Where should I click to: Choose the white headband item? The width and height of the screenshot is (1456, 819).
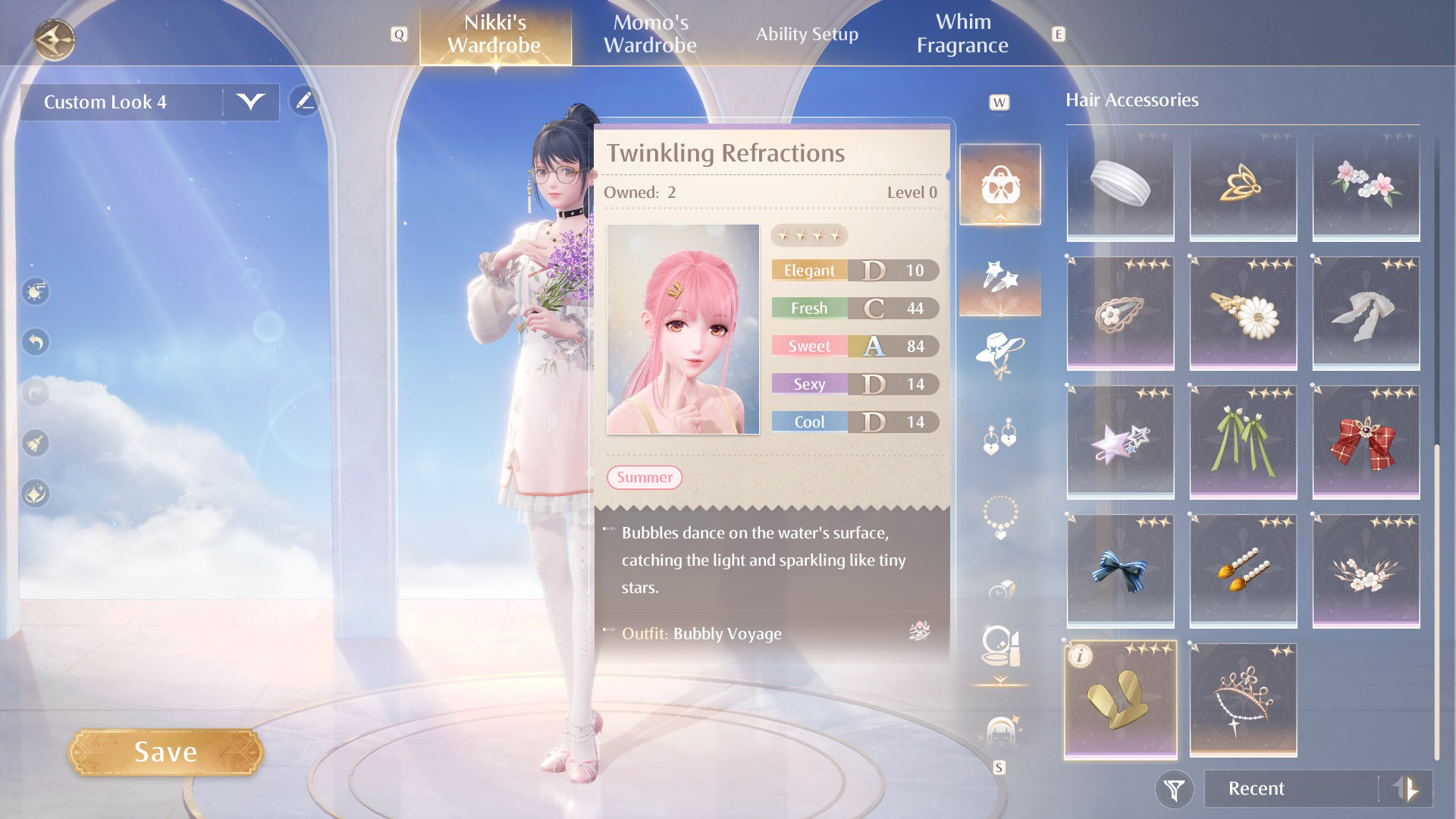tap(1120, 184)
